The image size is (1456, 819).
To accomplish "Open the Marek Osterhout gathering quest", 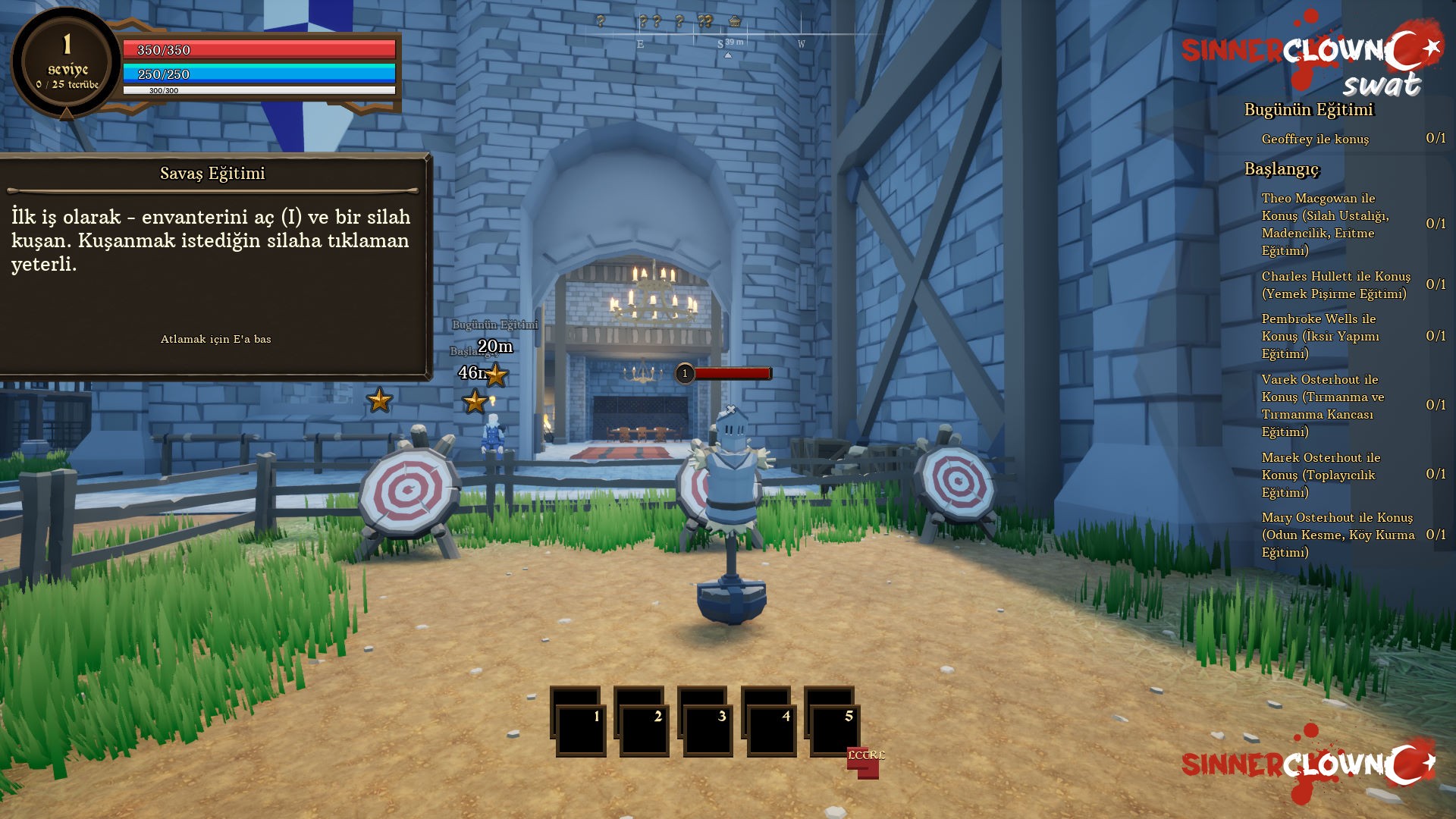I will (1320, 475).
